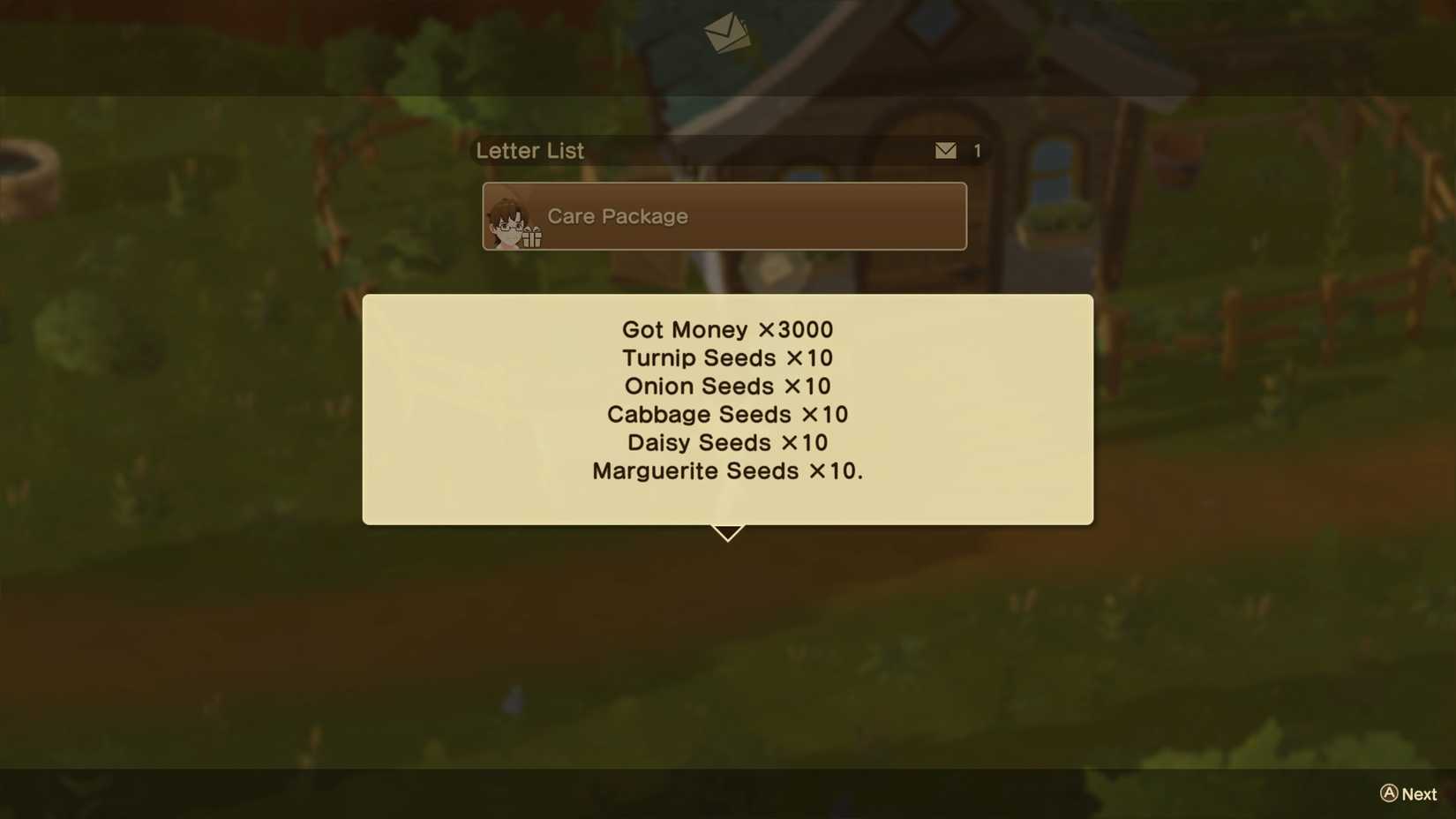The width and height of the screenshot is (1456, 819).
Task: Open the Care Package letter entry
Action: click(x=724, y=216)
